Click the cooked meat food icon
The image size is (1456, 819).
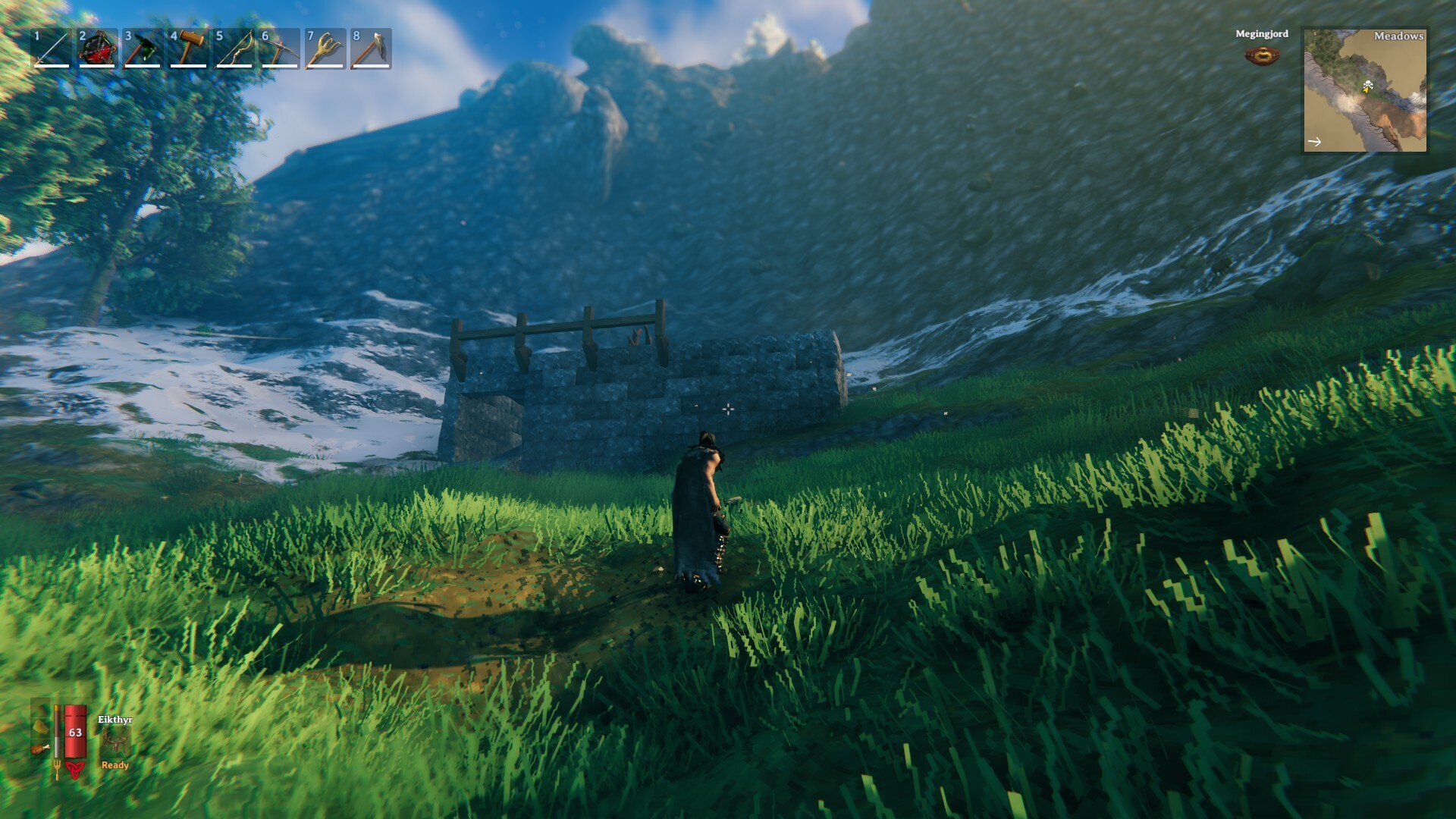pyautogui.click(x=40, y=750)
